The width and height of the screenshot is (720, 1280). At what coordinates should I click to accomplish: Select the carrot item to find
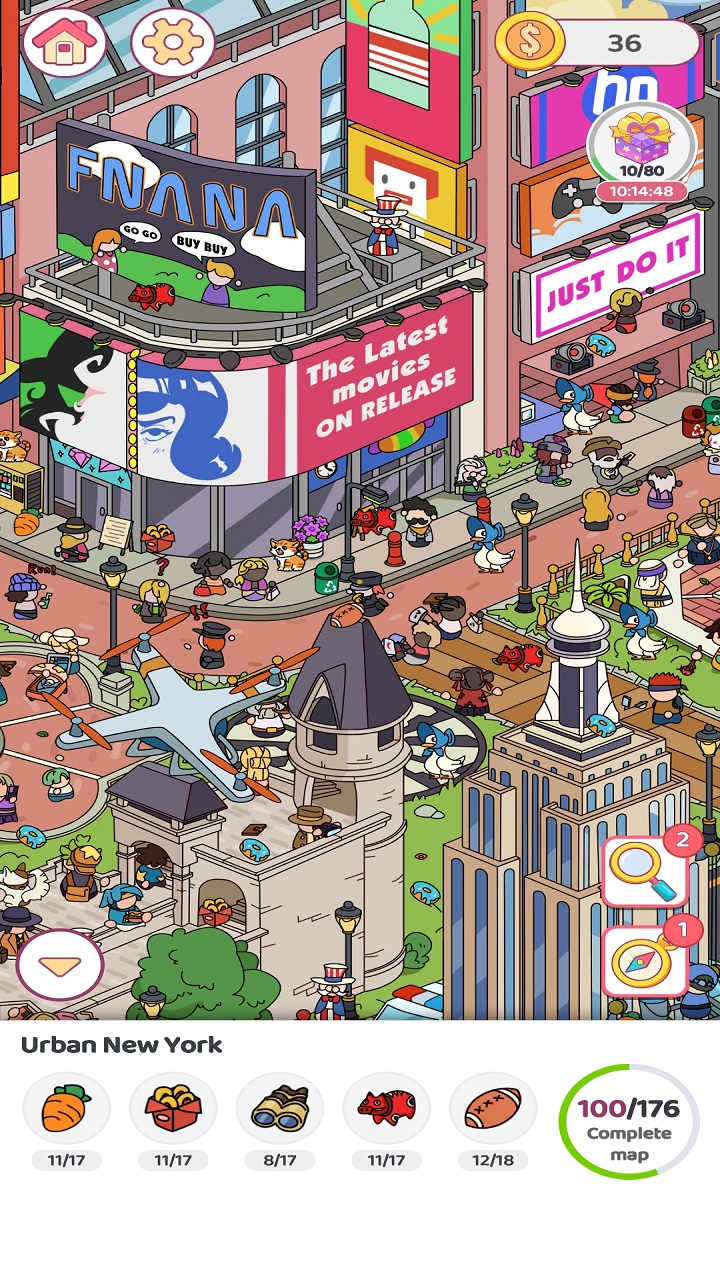[66, 1108]
